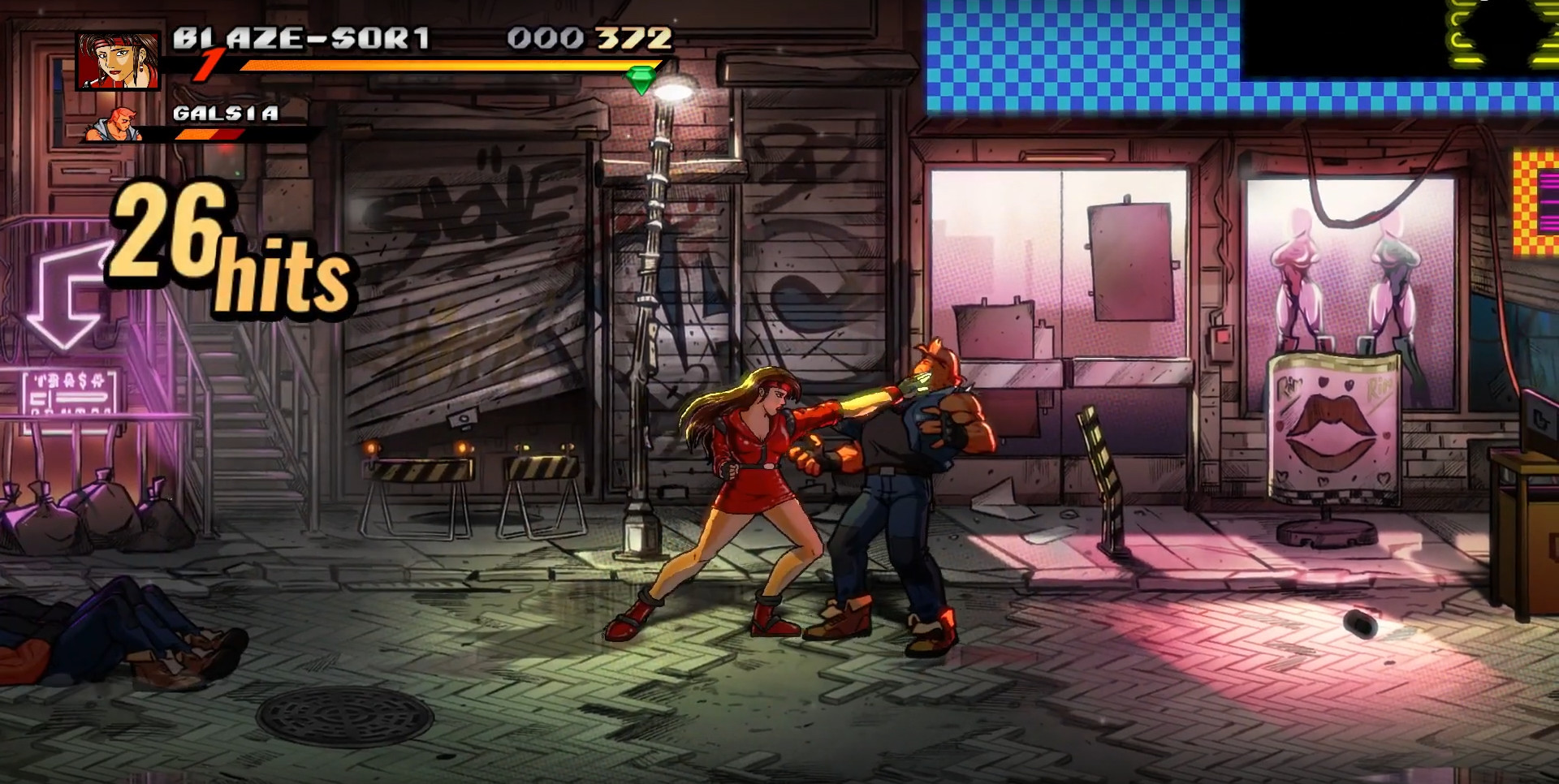
Task: Click the green emerald on Blaze's health bar
Action: pos(641,79)
